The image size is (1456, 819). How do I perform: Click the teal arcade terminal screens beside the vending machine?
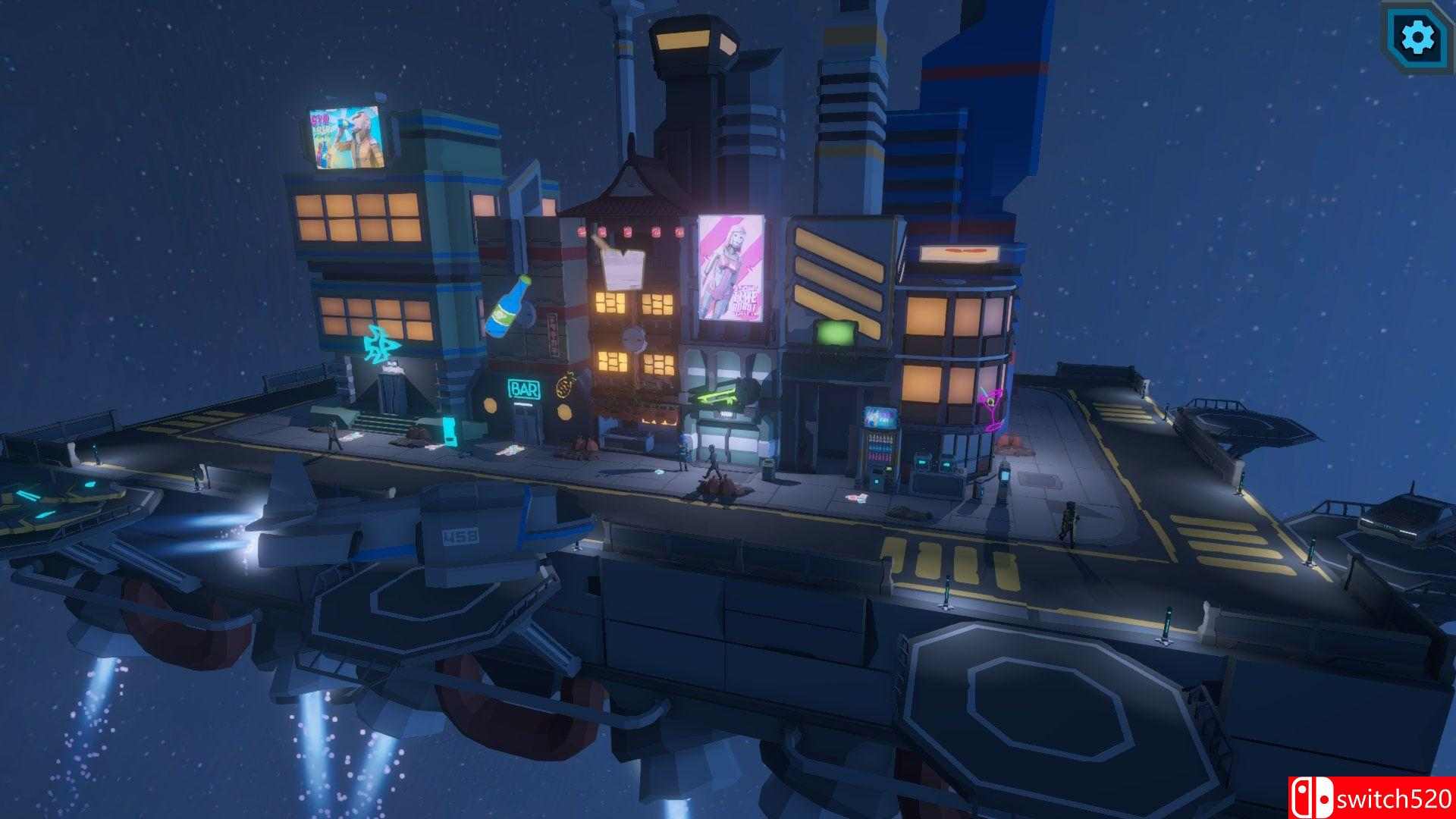[x=935, y=464]
